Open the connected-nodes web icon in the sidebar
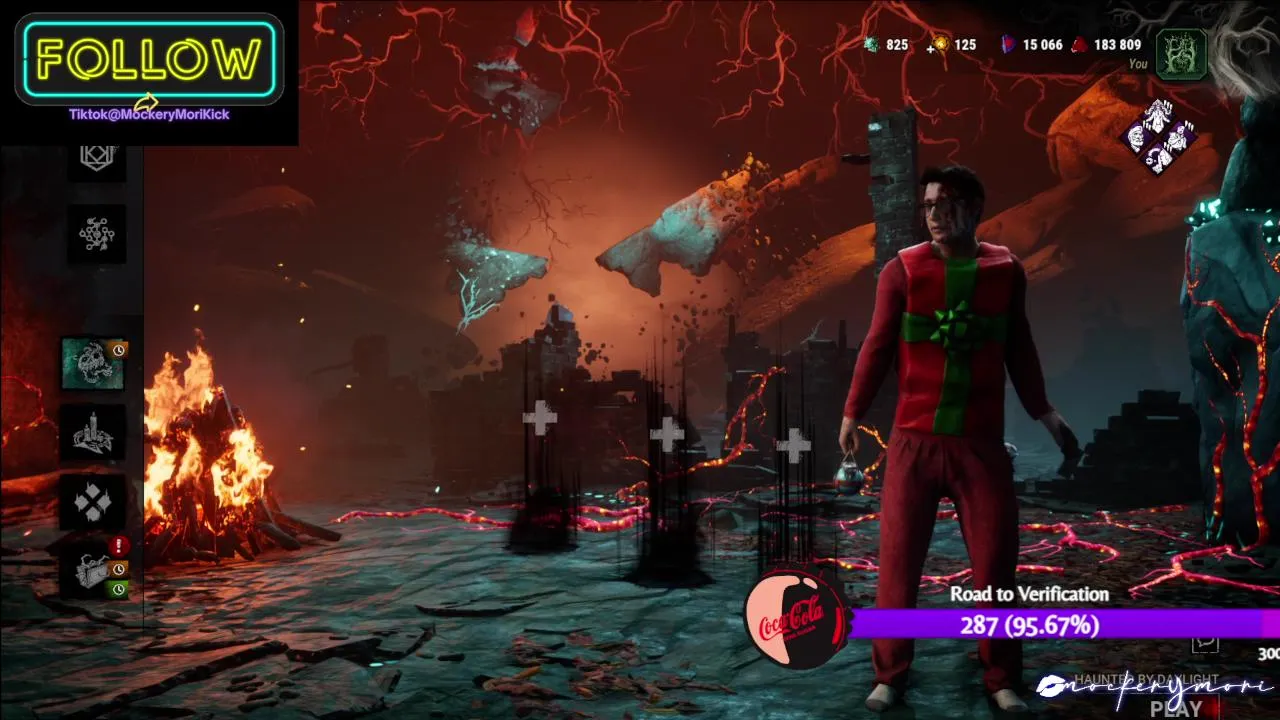The width and height of the screenshot is (1280, 720). pos(97,234)
